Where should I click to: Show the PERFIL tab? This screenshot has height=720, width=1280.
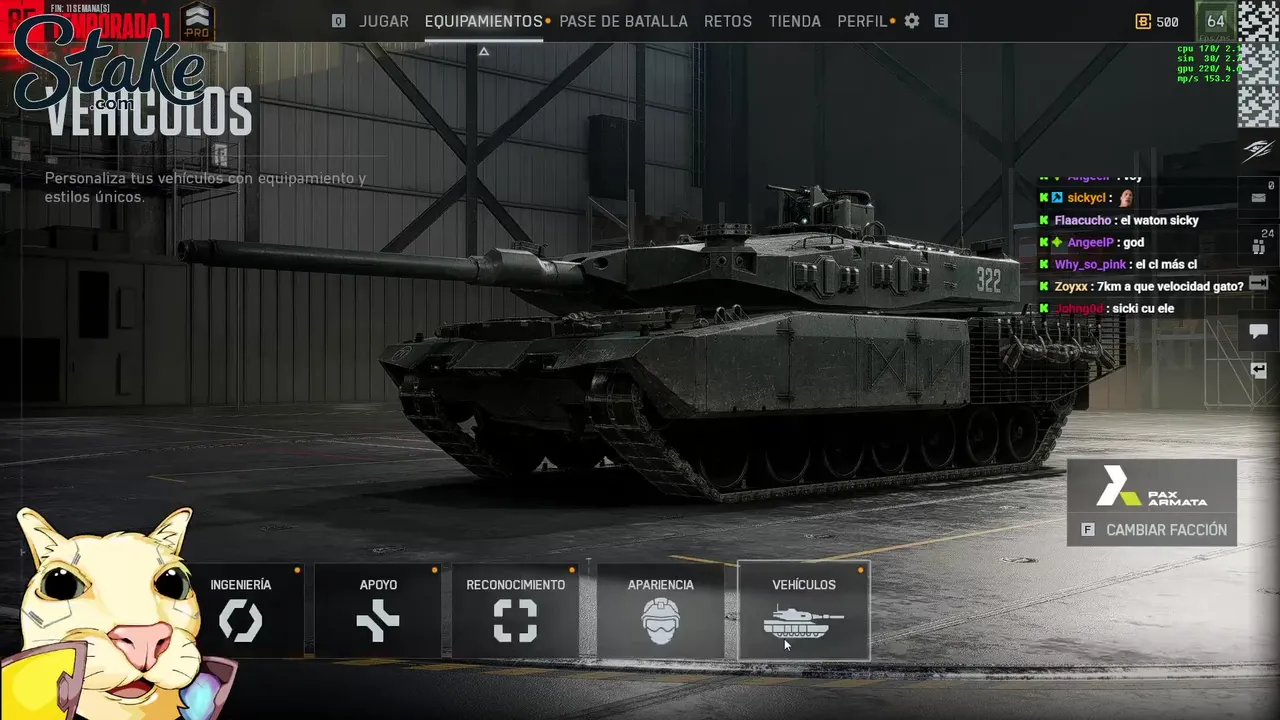pos(862,21)
